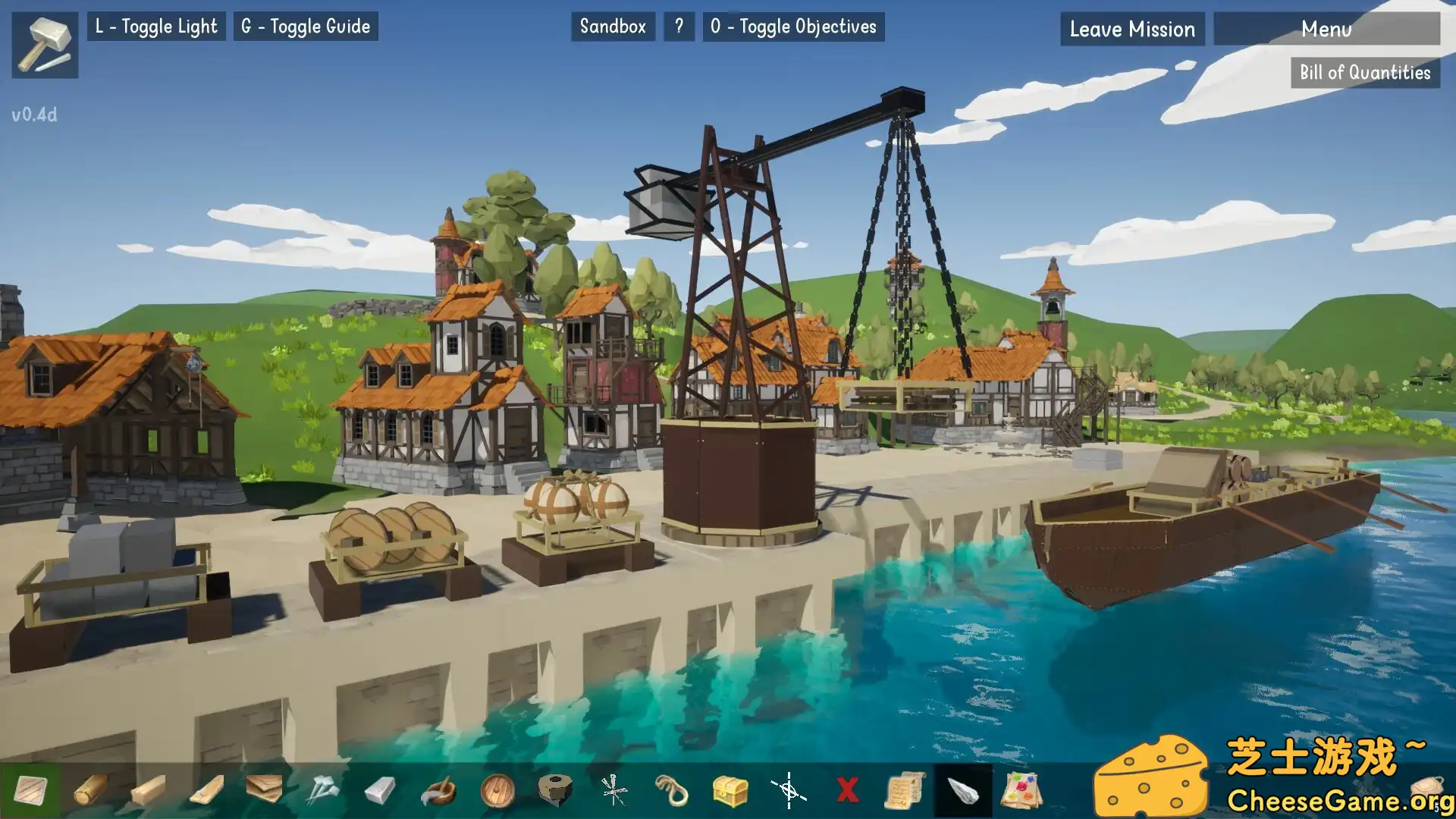Toggle the guide overlay button

(x=306, y=27)
